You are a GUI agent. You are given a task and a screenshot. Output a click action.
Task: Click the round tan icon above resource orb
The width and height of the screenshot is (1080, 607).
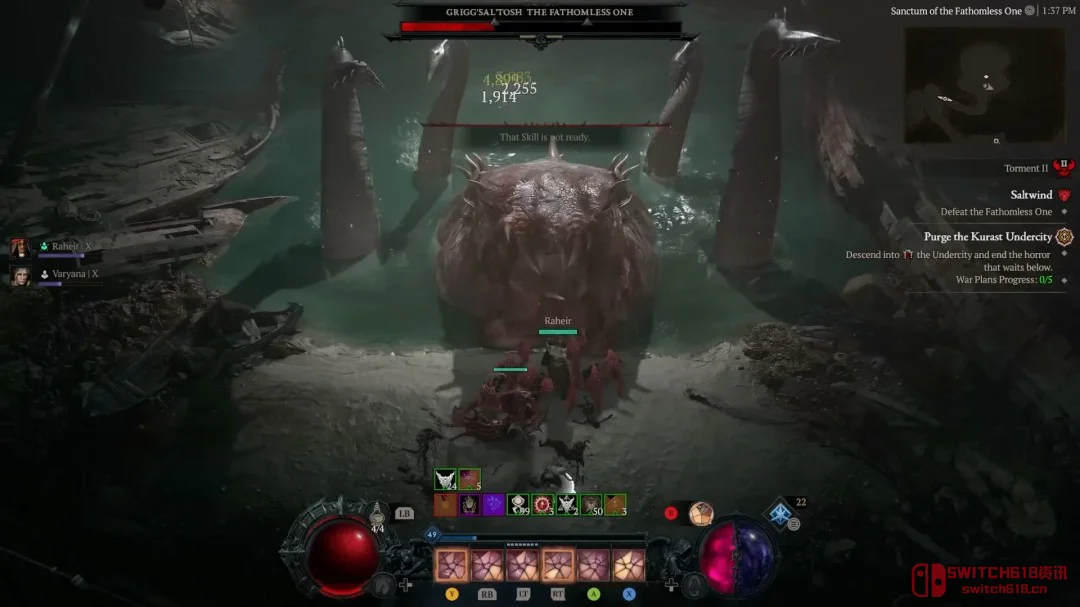(701, 513)
